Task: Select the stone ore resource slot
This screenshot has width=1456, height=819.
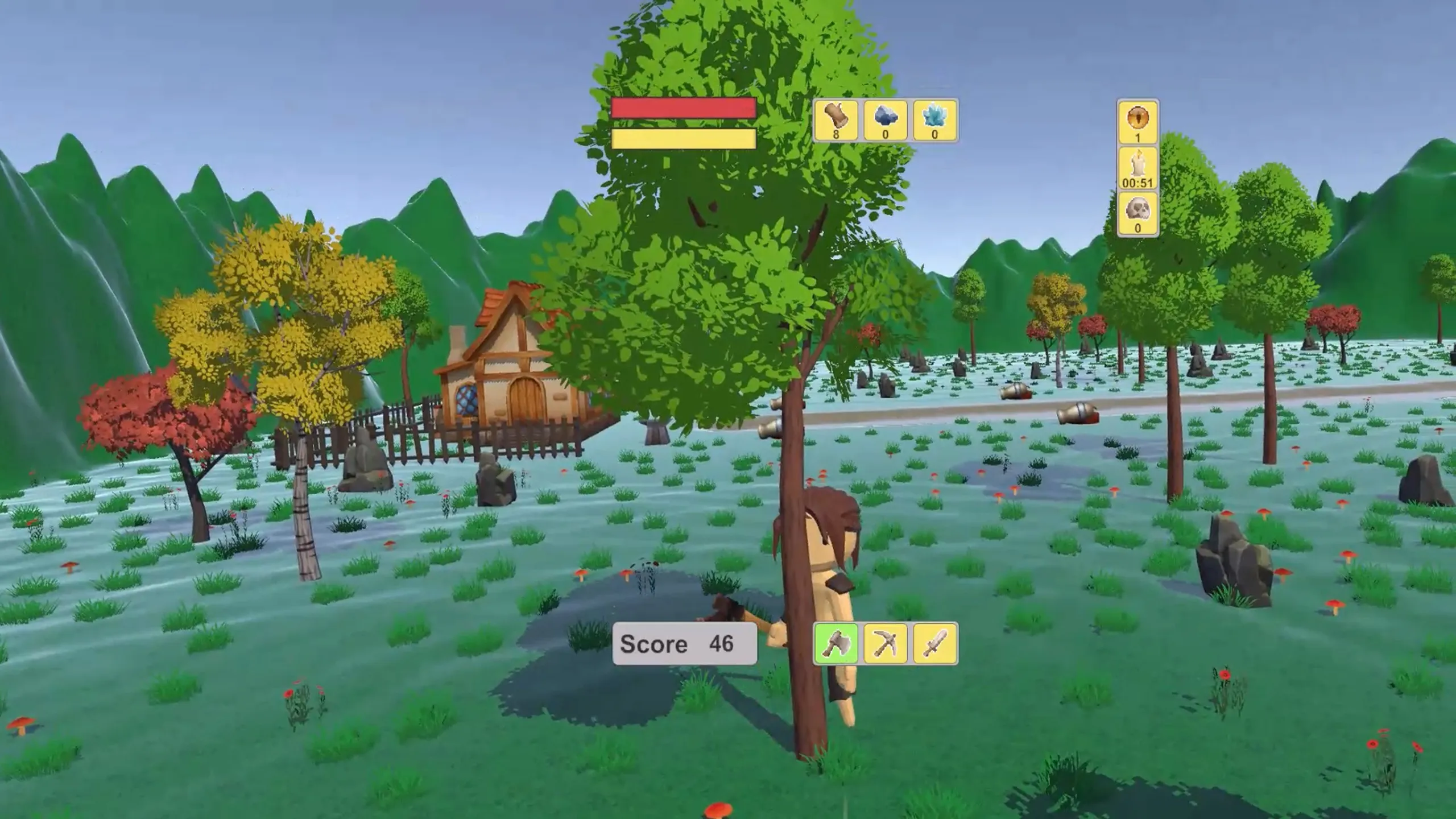Action: coord(885,120)
